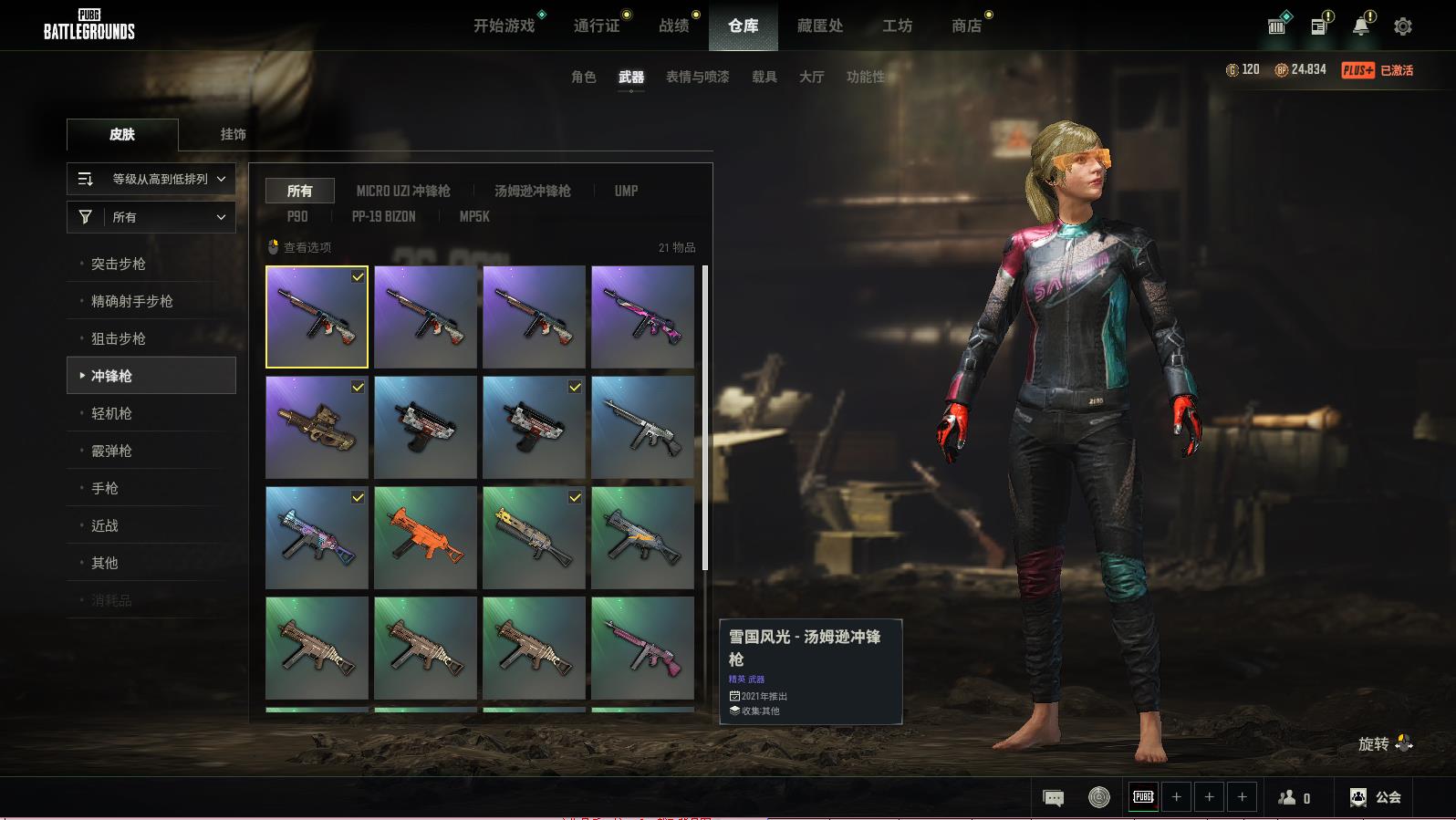Open the chat speech-bubble icon
This screenshot has height=820, width=1456.
click(1053, 798)
